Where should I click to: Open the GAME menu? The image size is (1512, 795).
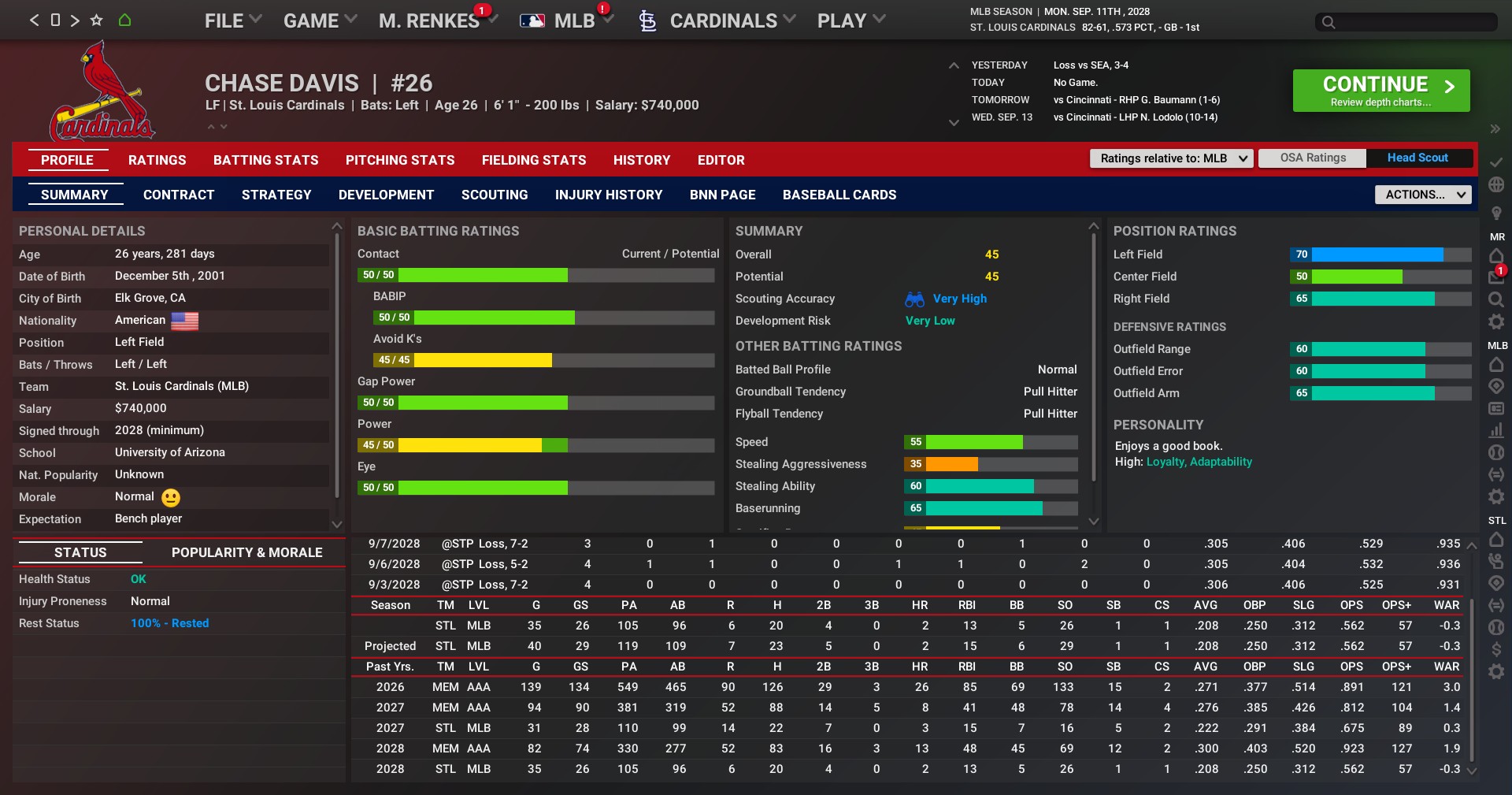click(x=320, y=21)
